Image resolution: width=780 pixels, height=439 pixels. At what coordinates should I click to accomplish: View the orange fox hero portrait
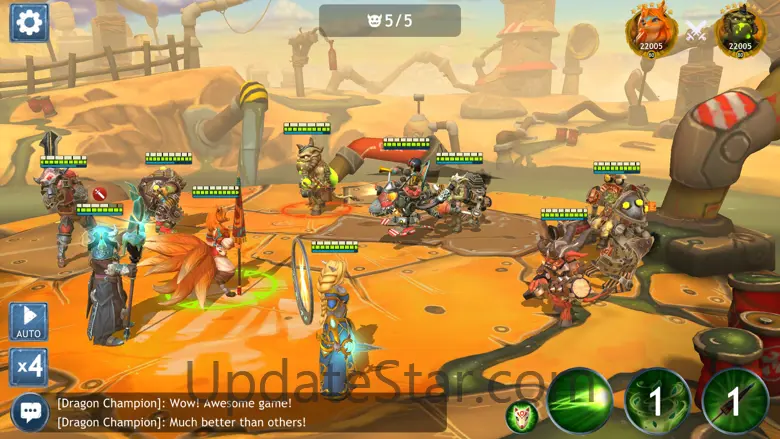pos(650,30)
